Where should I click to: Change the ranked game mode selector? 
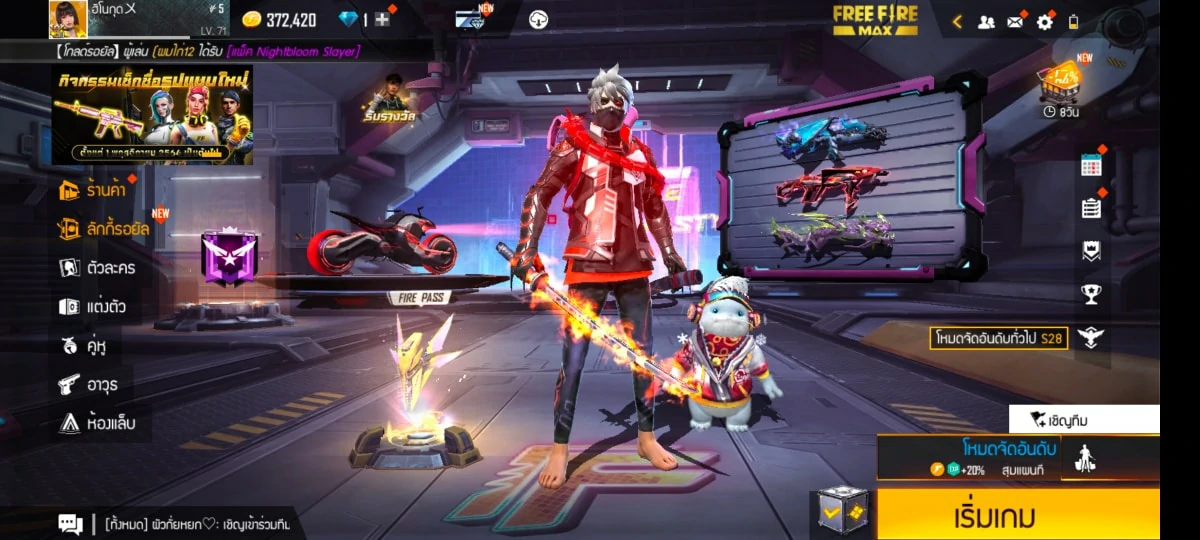coord(968,458)
